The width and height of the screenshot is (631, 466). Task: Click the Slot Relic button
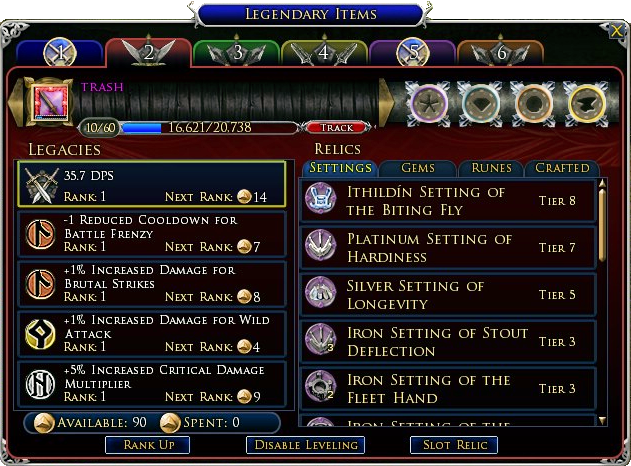click(x=454, y=444)
